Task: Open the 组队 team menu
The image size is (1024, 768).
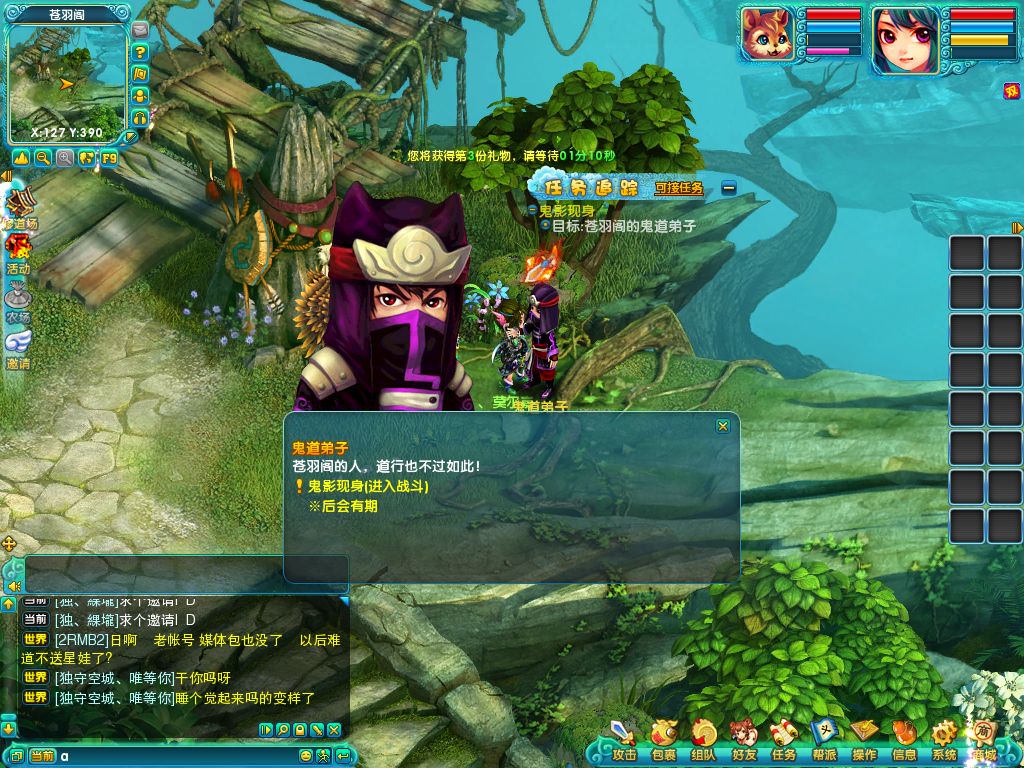Action: (704, 741)
